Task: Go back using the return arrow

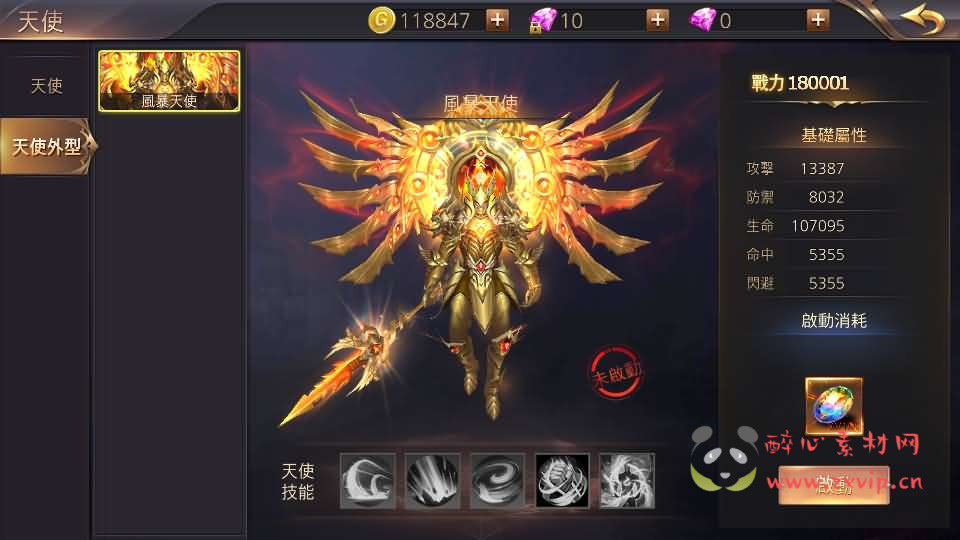Action: click(x=922, y=19)
